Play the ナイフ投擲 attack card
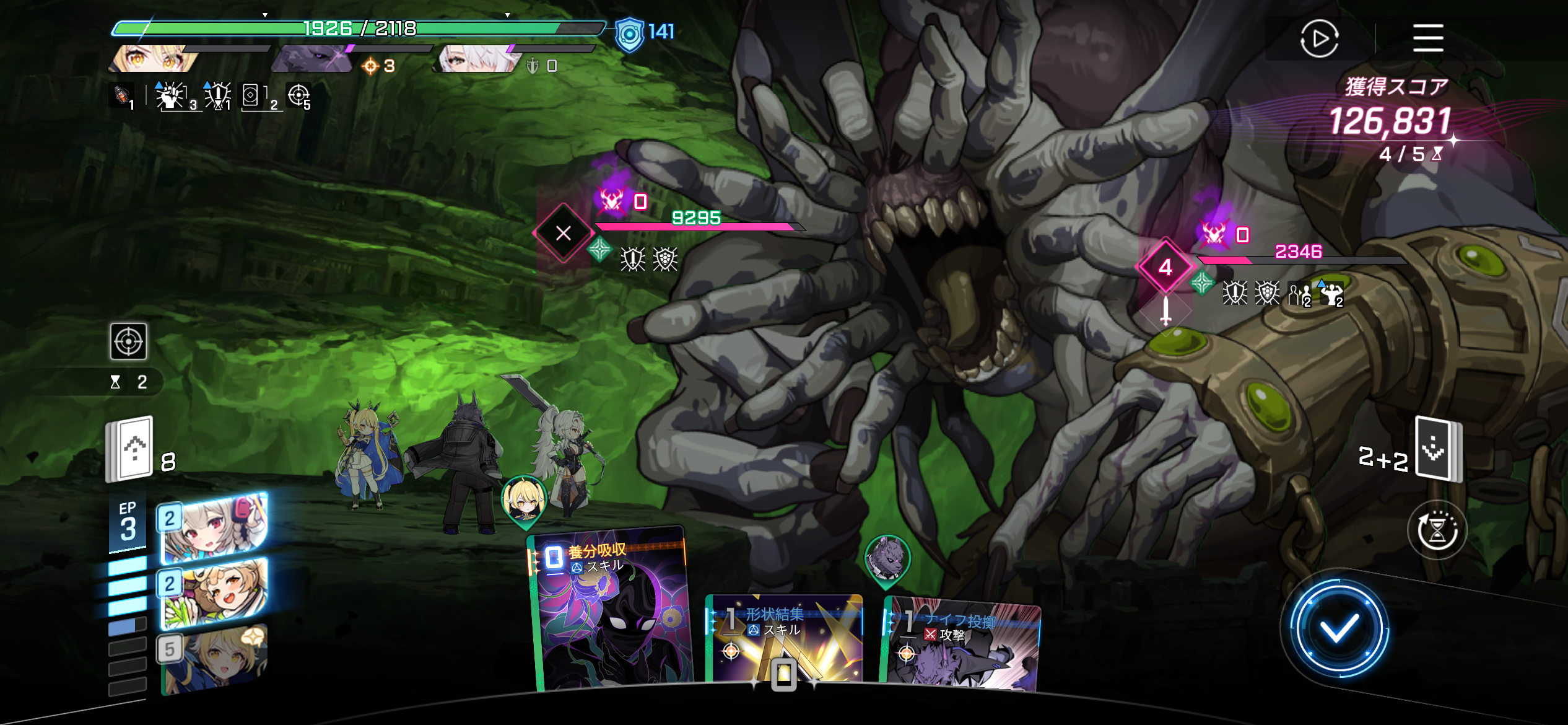This screenshot has height=725, width=1568. (962, 644)
